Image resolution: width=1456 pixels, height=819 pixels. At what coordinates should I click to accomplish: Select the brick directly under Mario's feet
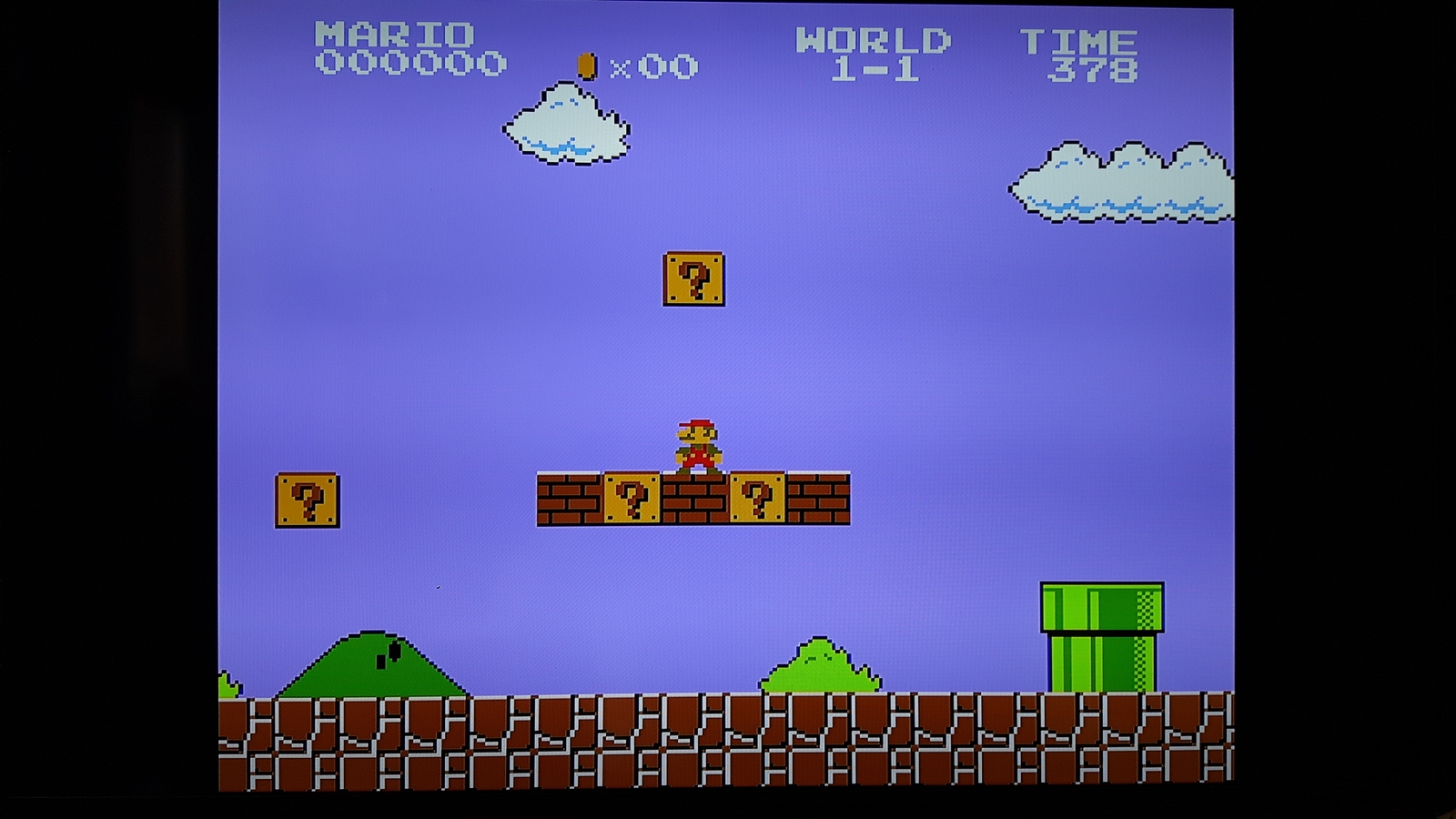[x=696, y=501]
